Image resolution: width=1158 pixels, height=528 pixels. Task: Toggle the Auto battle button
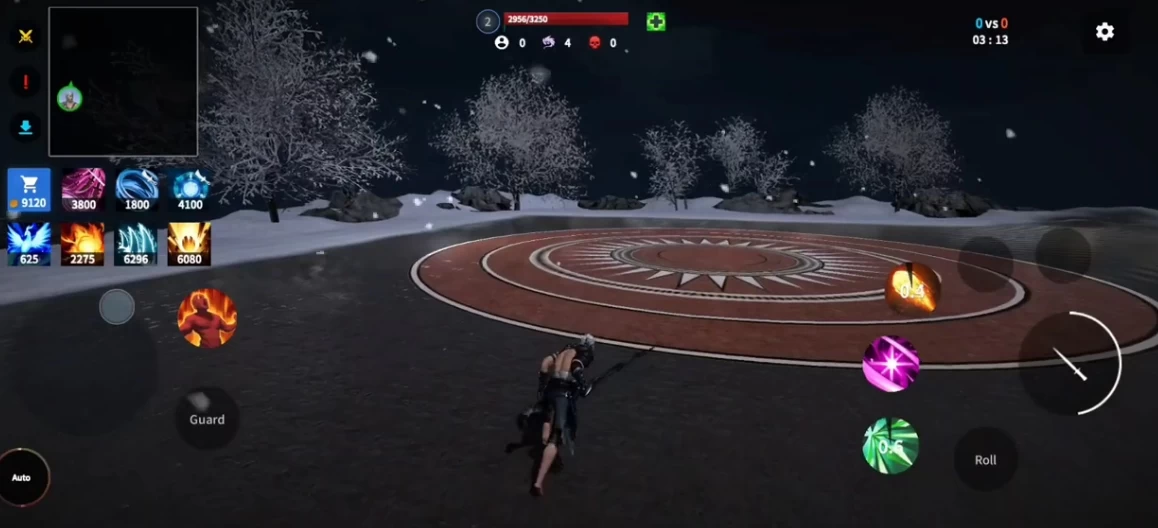pyautogui.click(x=21, y=477)
